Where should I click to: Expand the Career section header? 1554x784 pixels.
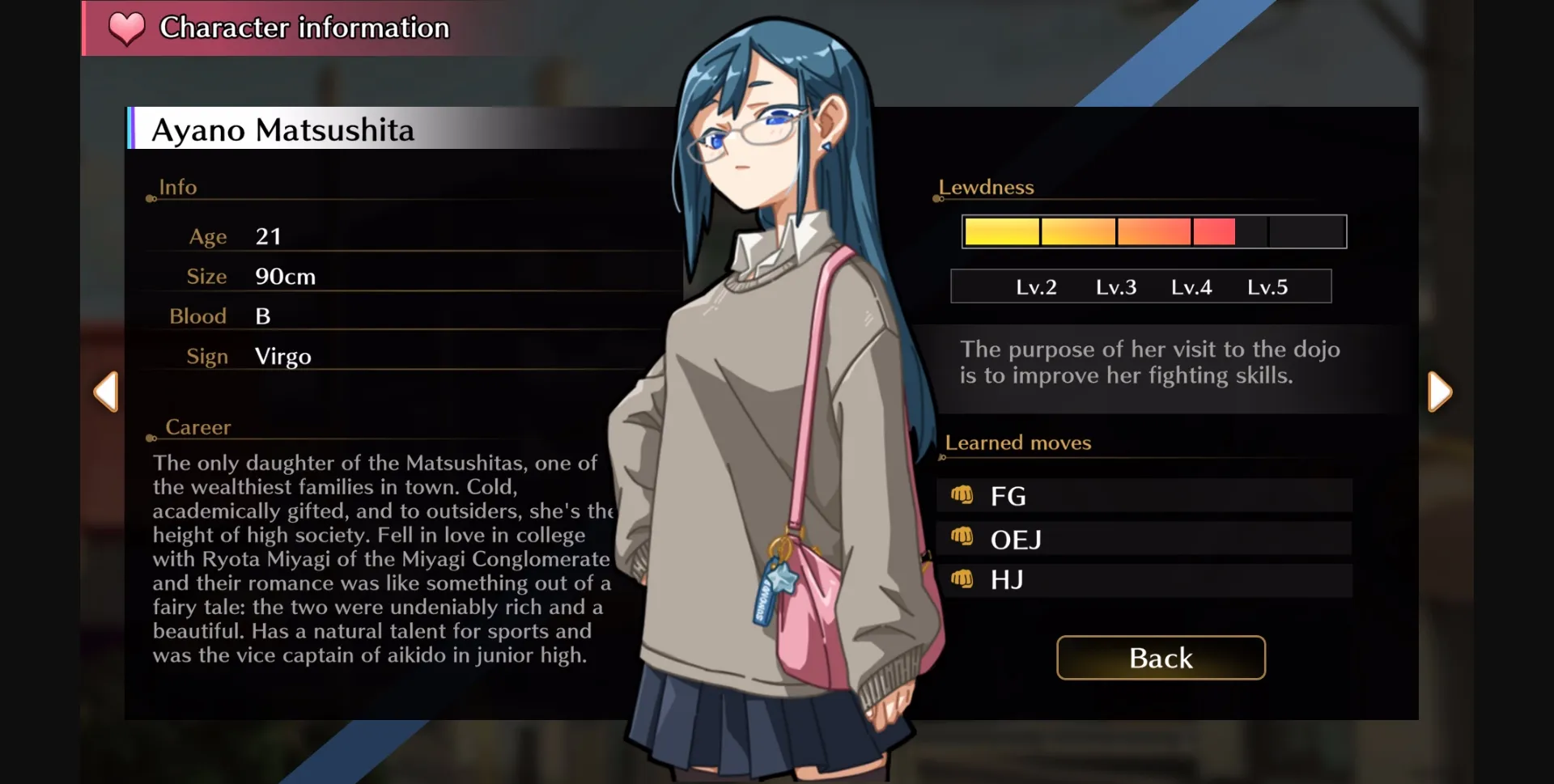(x=198, y=427)
